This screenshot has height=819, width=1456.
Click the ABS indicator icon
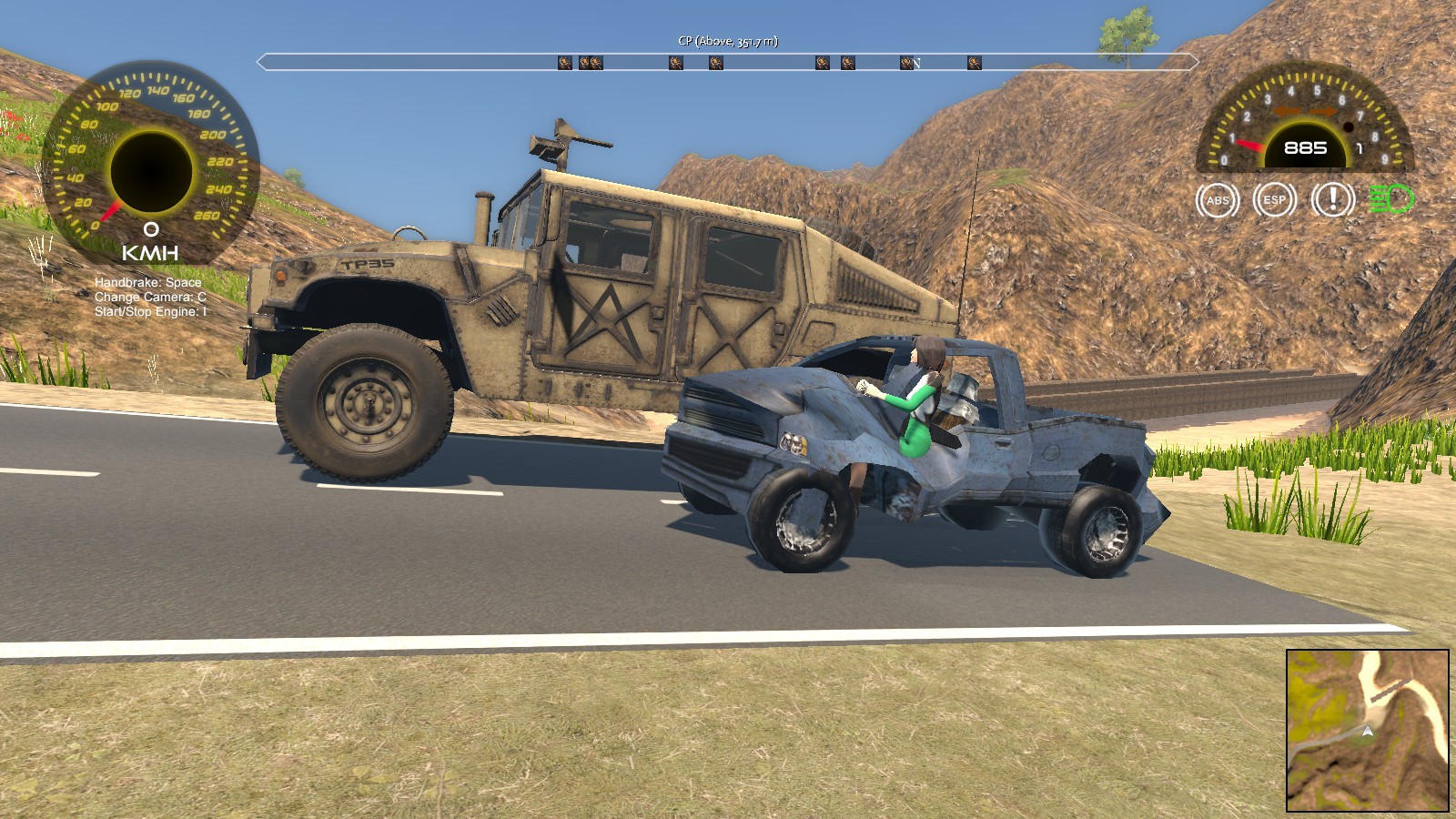pos(1217,201)
